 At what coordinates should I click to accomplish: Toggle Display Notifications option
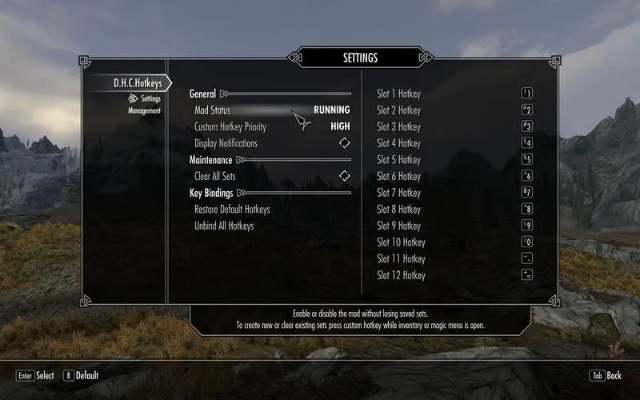(x=272, y=143)
